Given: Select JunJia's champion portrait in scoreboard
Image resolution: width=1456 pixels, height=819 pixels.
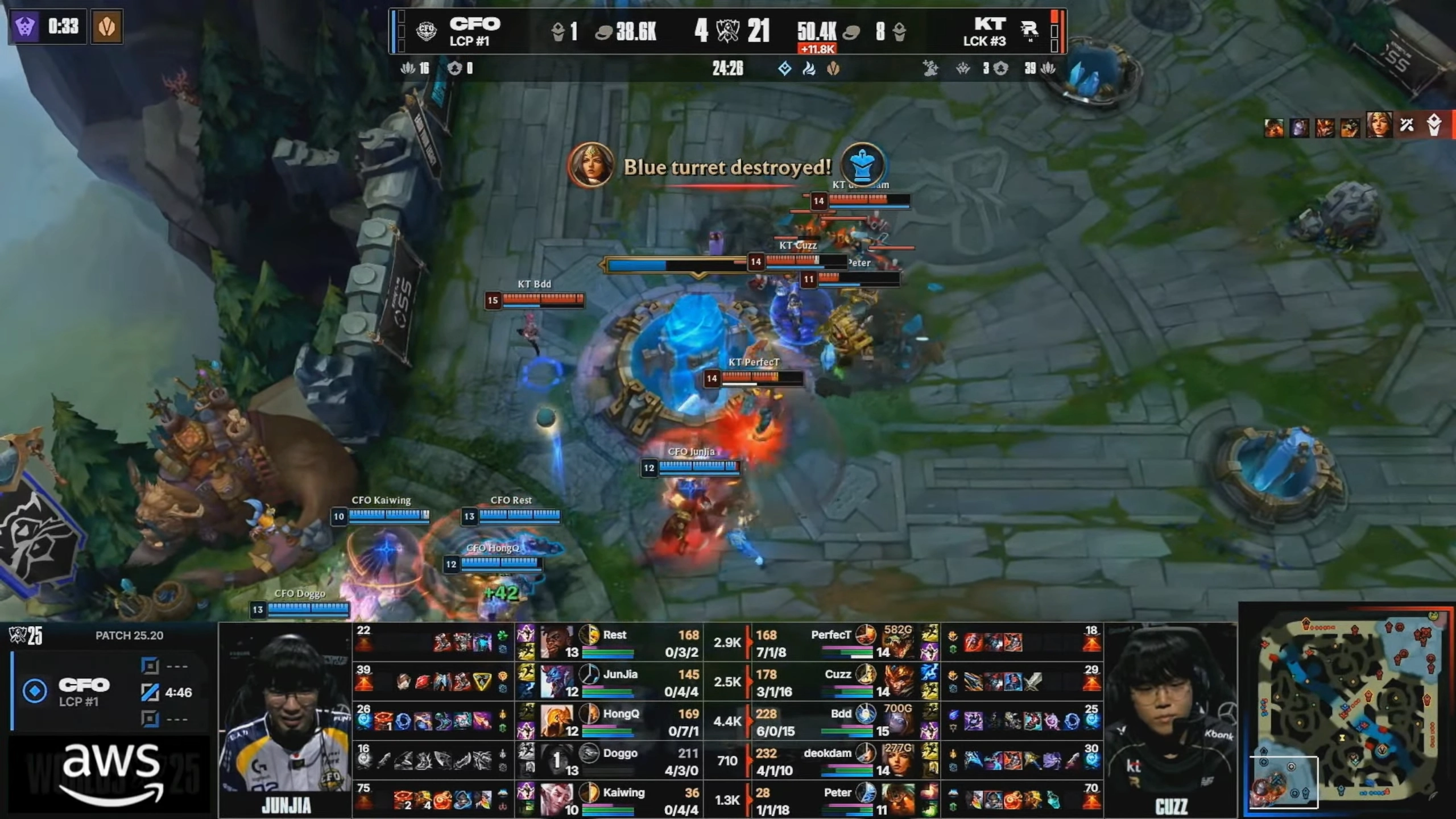Looking at the screenshot, I should click(x=557, y=681).
